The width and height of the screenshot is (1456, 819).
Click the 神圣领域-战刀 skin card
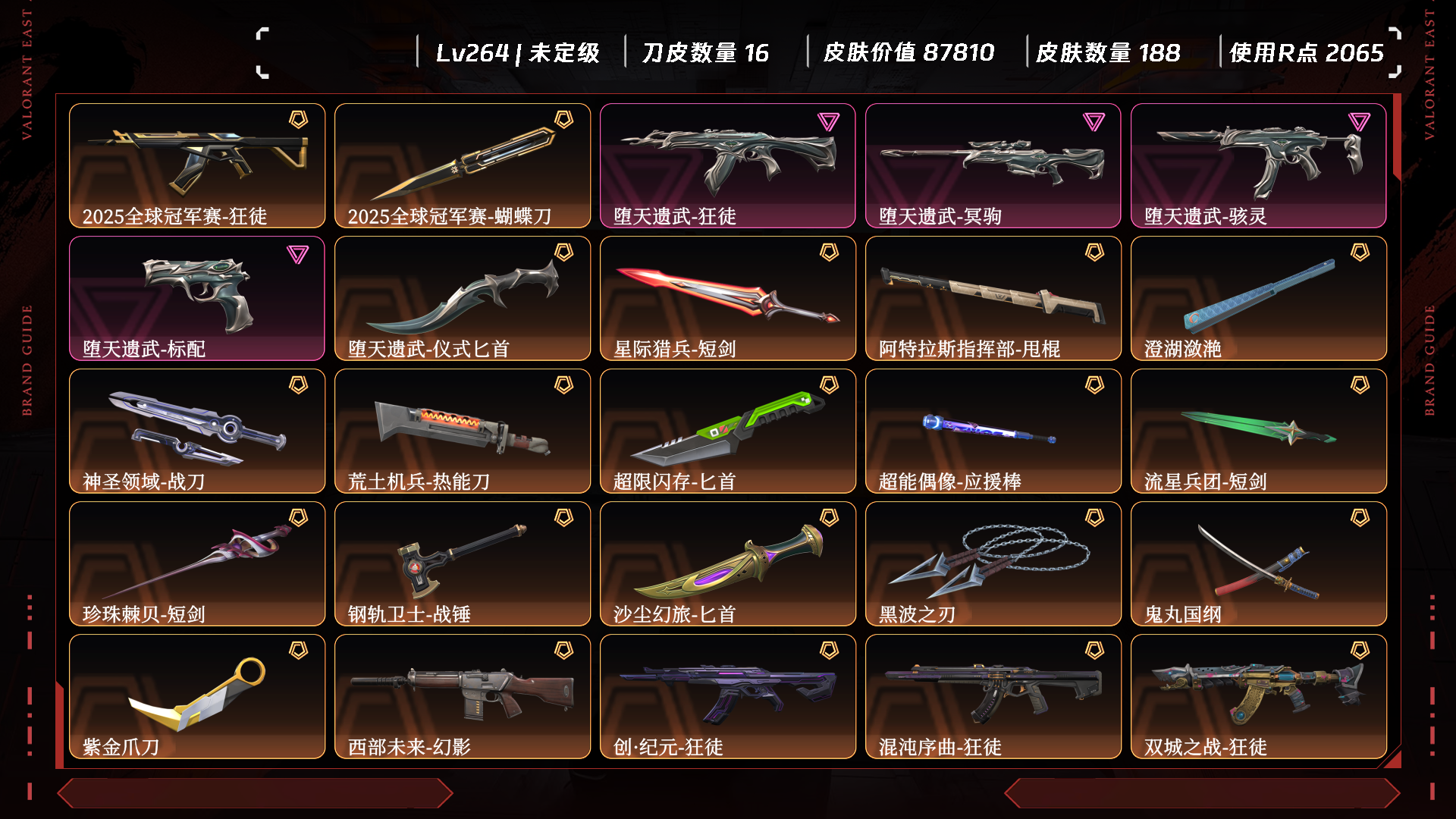[197, 431]
